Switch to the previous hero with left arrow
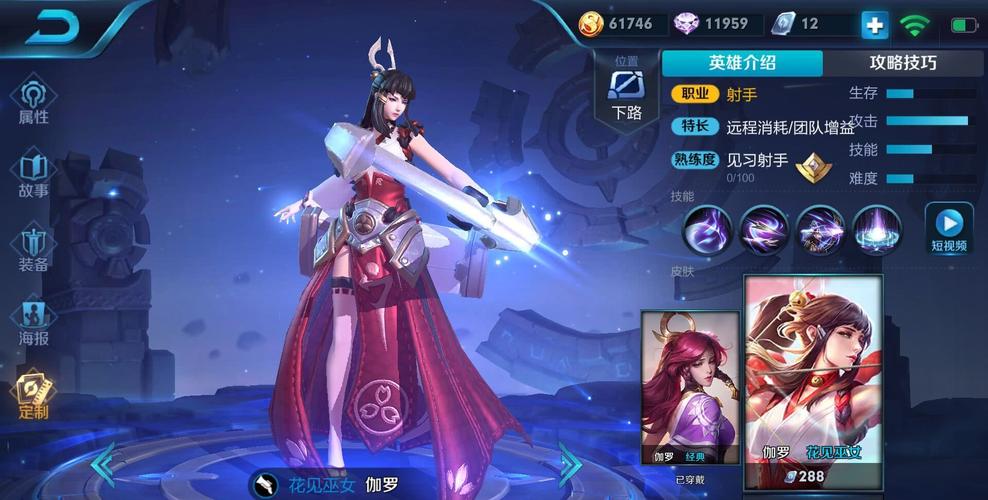This screenshot has height=500, width=988. tap(104, 463)
